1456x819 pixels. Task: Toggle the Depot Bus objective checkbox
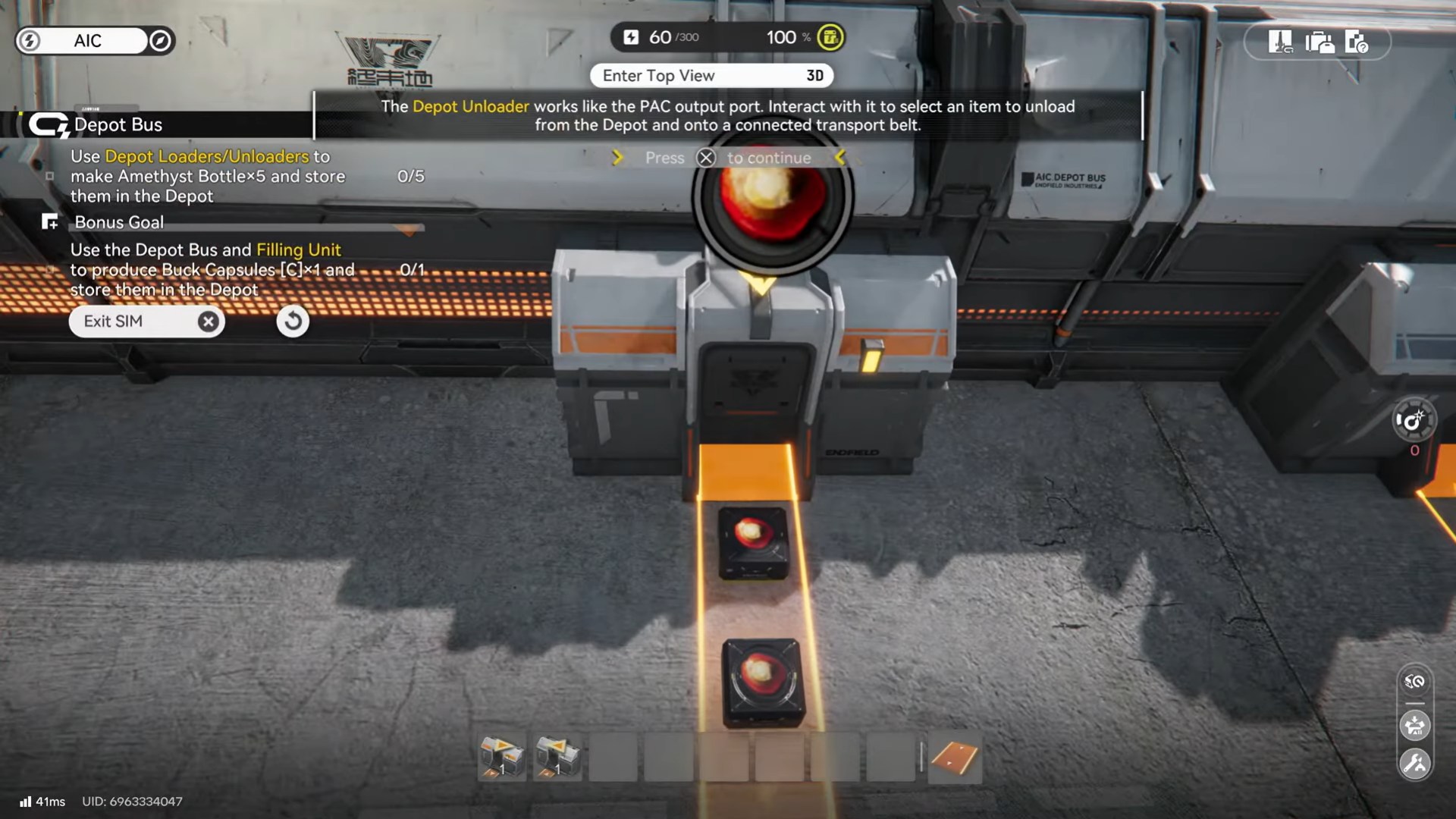pyautogui.click(x=52, y=176)
